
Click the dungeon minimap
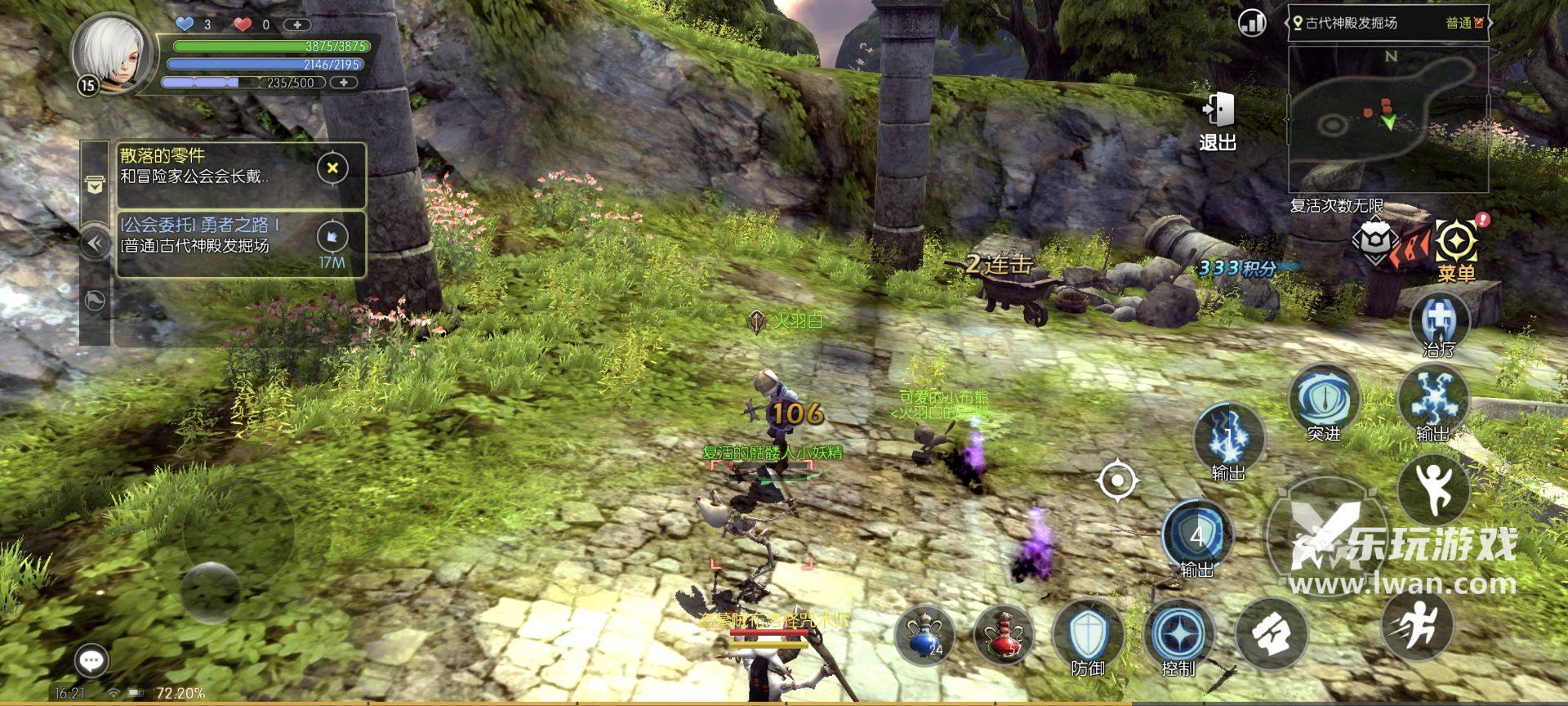pos(1388,119)
